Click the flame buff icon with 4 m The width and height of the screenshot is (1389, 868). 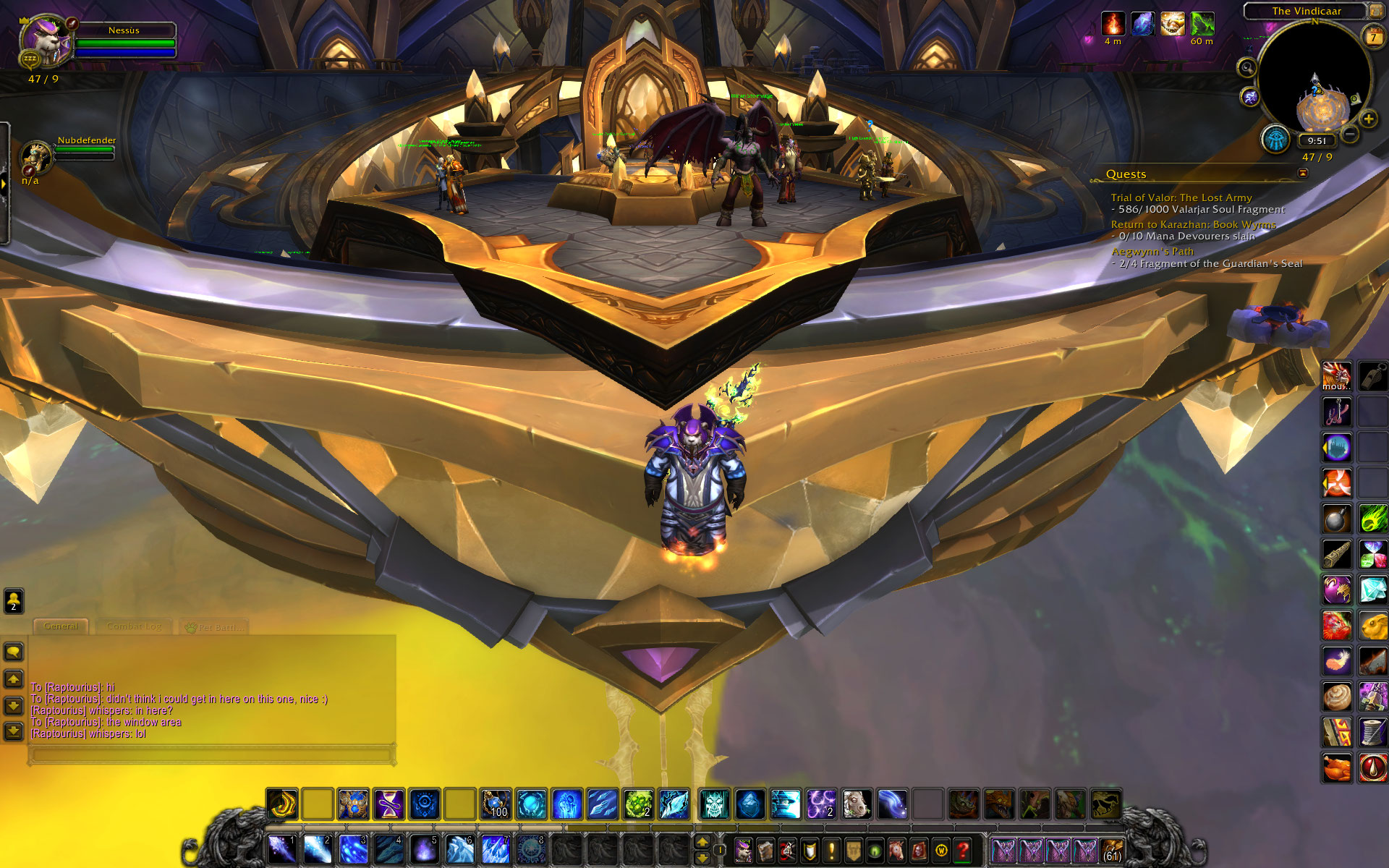coord(1113,24)
